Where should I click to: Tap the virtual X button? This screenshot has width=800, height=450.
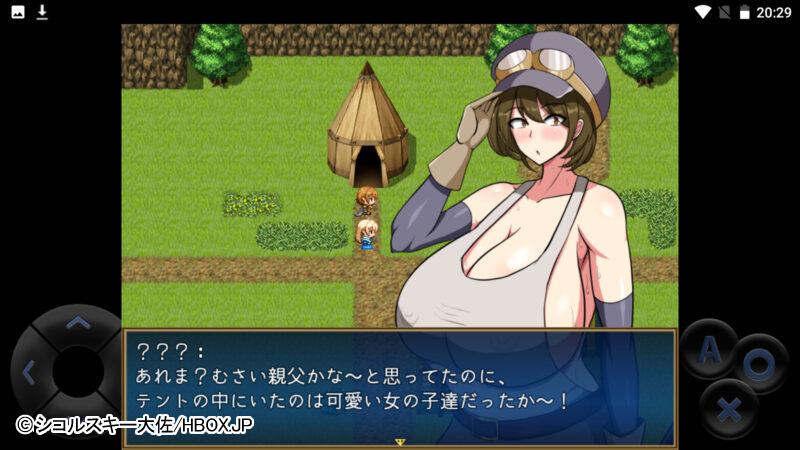(x=730, y=409)
